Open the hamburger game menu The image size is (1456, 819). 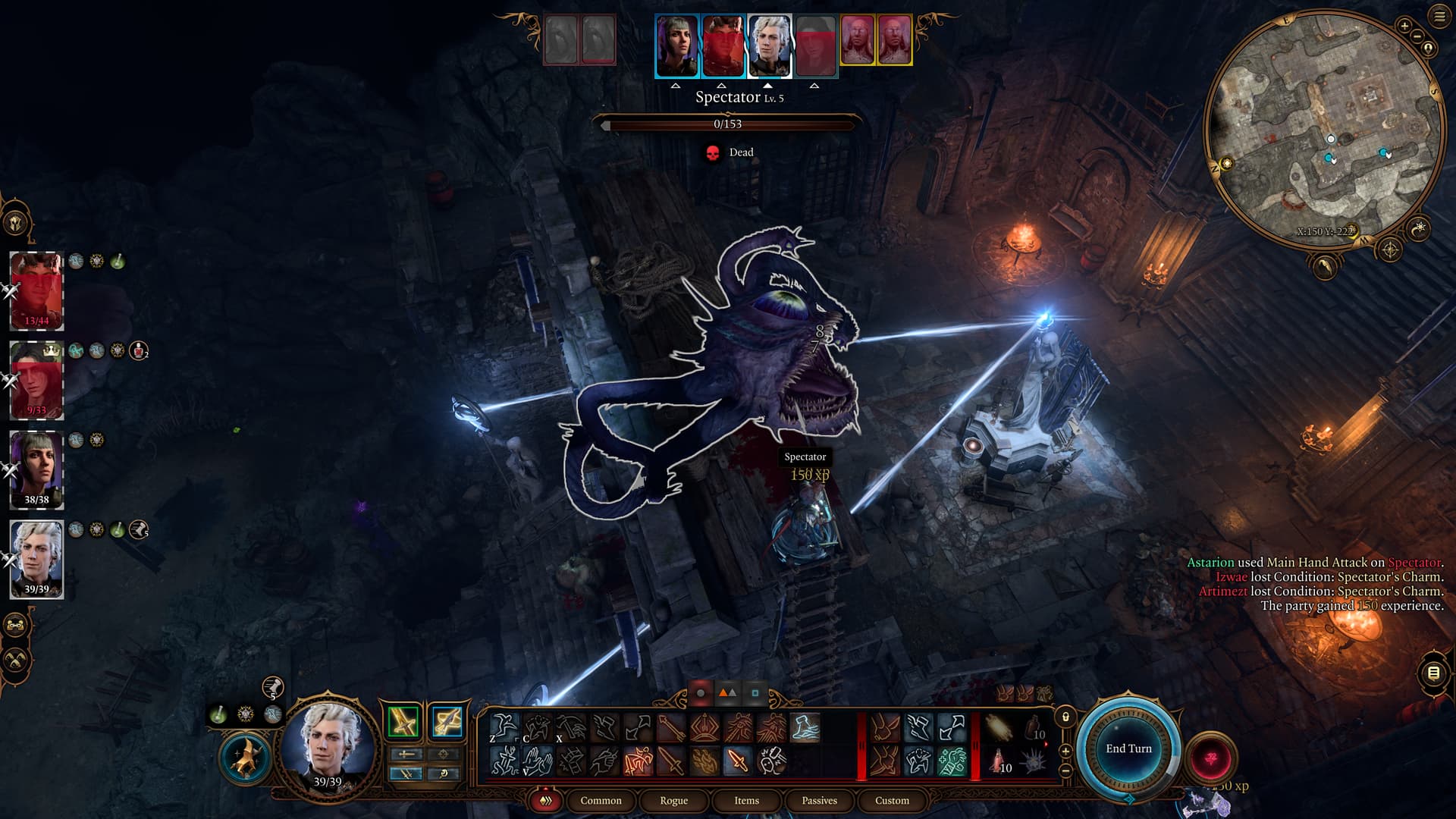coord(1439,17)
